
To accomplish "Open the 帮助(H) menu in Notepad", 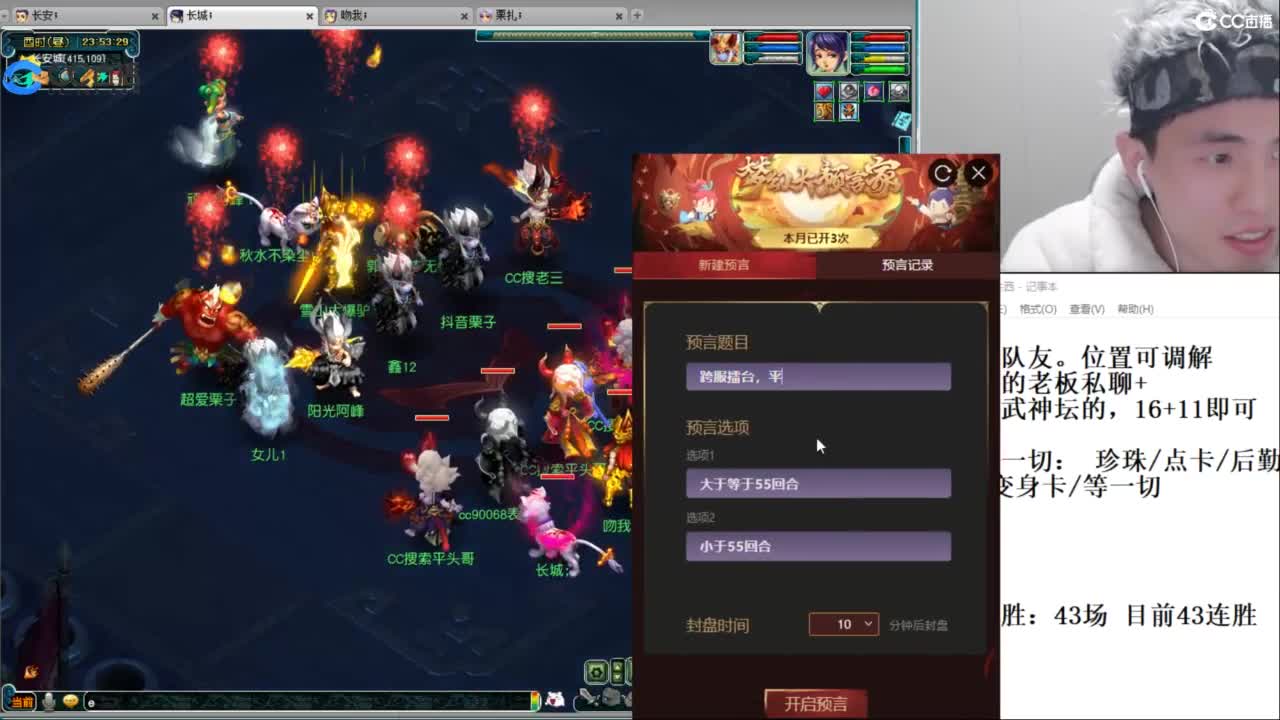I will [x=1135, y=309].
